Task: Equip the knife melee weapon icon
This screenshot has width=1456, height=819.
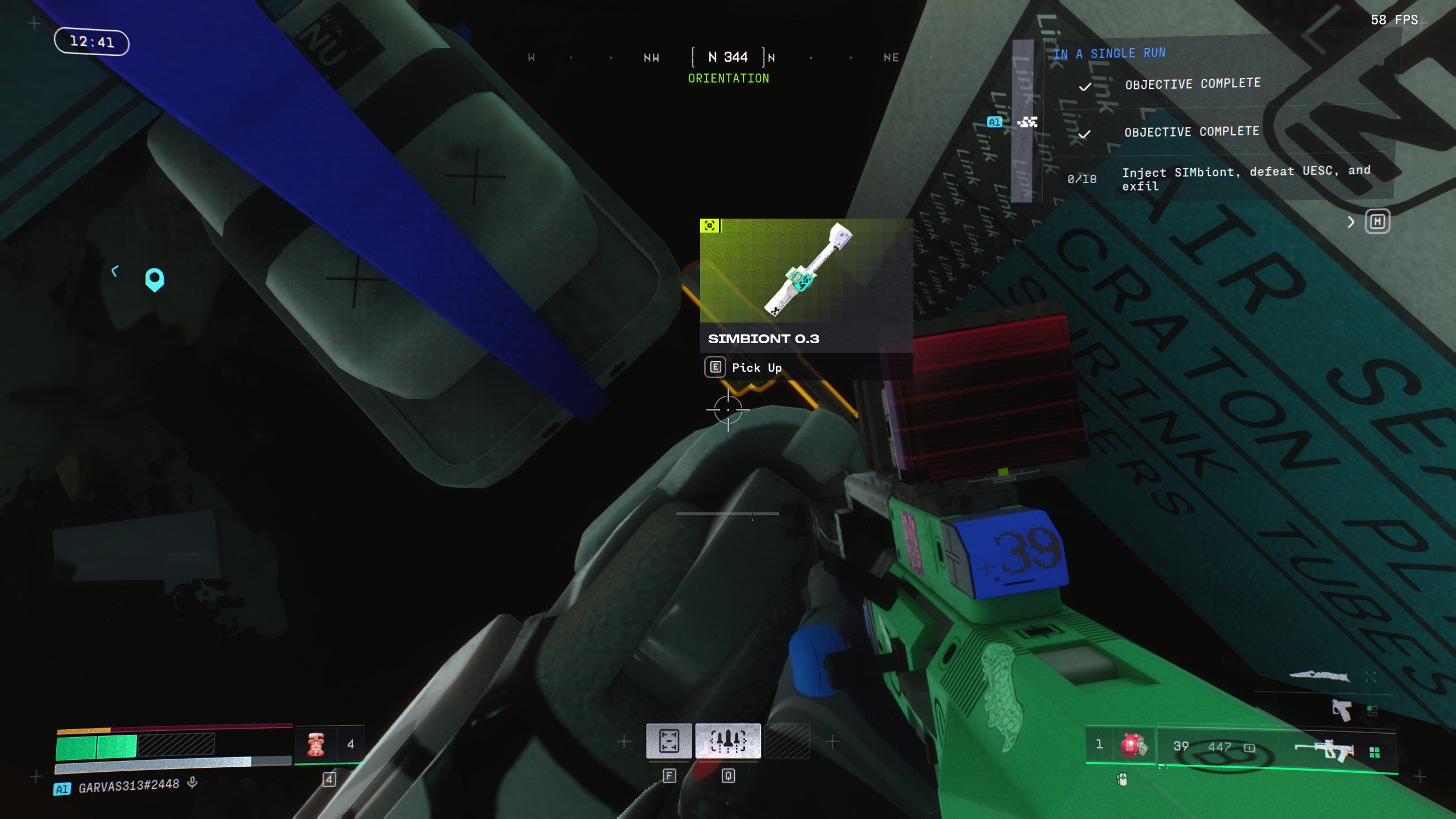Action: click(1319, 676)
